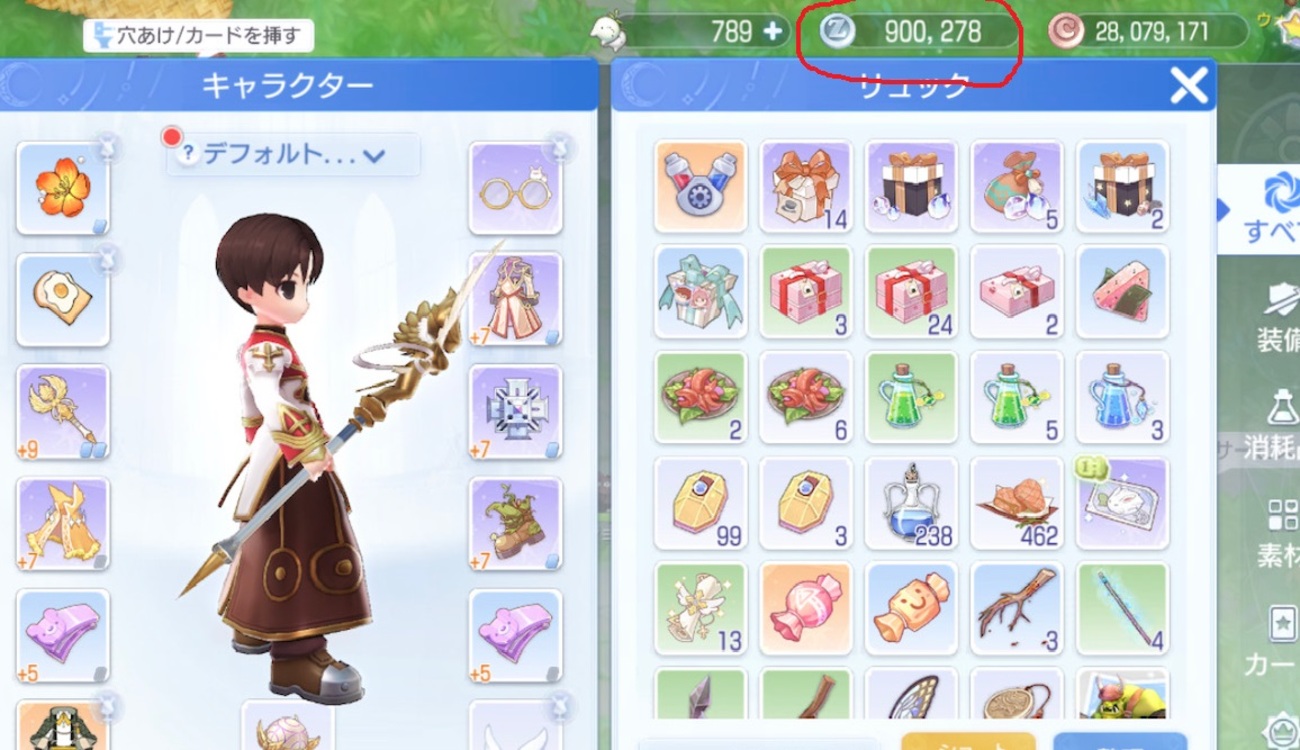Open the gift box stack of 14
Screen dimensions: 1300x750
(x=805, y=187)
